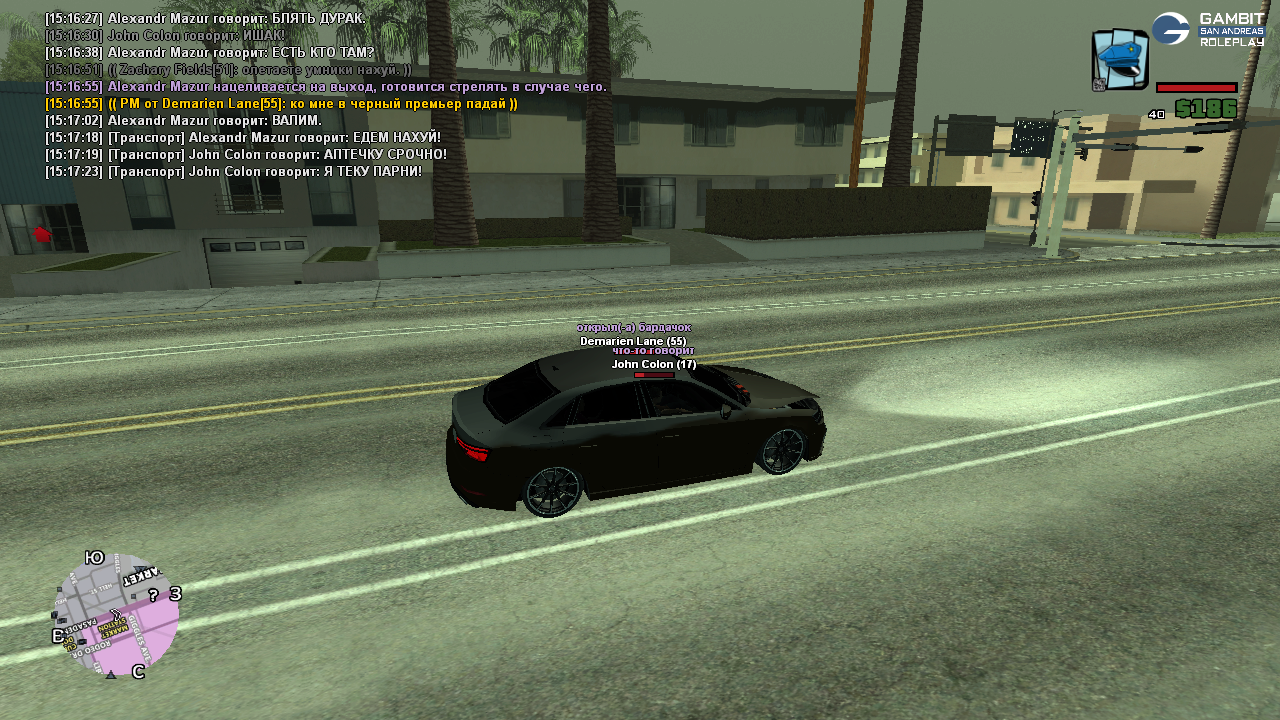Open the Gambit San Andreas Roleplay logo
Viewport: 1280px width, 720px height.
(x=1208, y=29)
